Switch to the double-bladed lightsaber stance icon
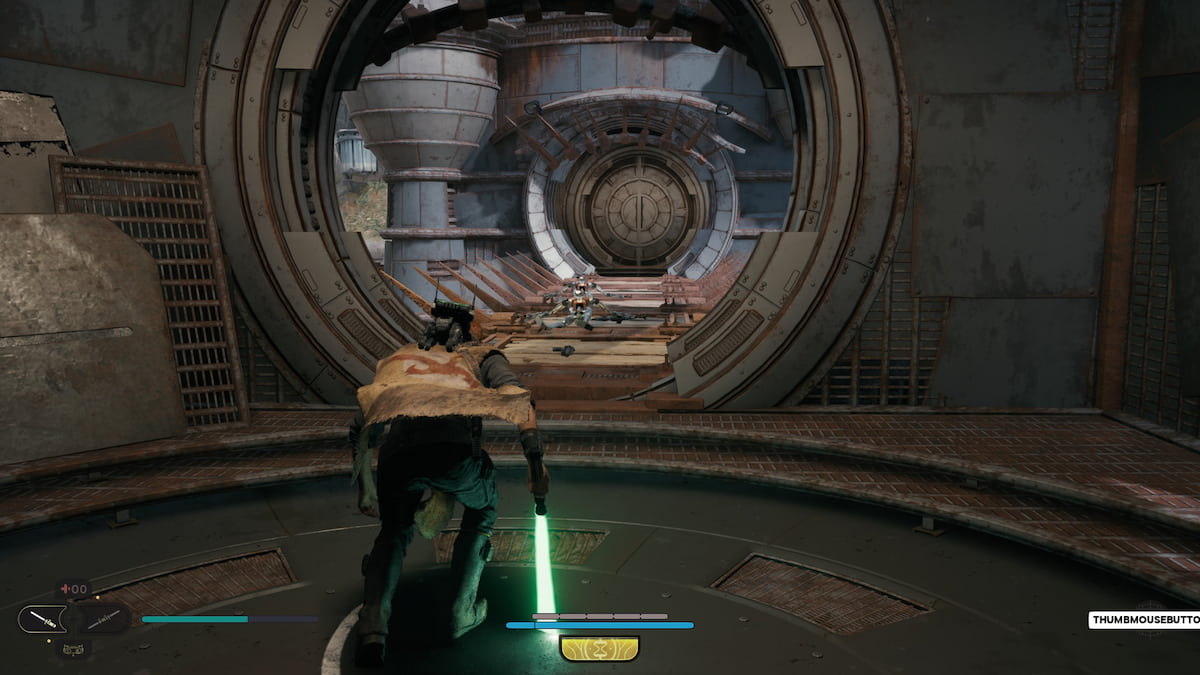 (x=104, y=620)
